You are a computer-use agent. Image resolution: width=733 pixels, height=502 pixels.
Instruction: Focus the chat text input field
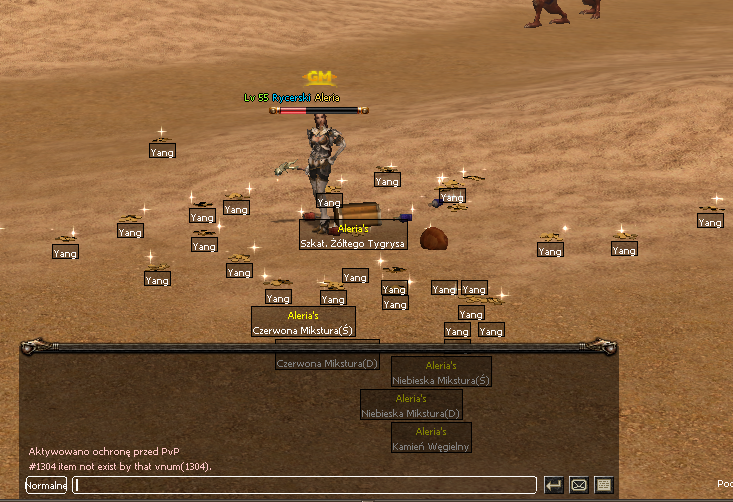click(x=305, y=485)
